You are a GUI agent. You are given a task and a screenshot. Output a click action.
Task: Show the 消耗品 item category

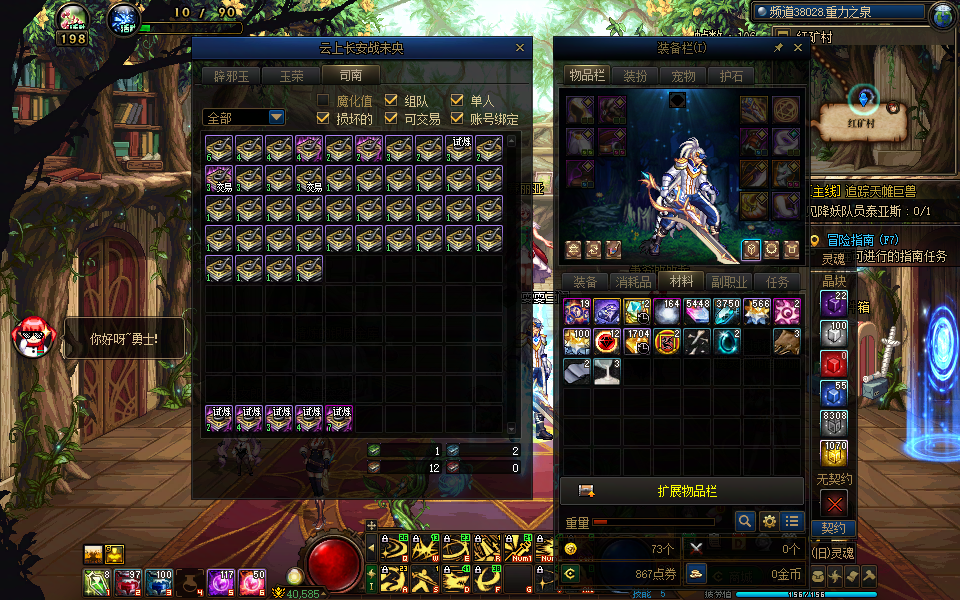(x=633, y=282)
